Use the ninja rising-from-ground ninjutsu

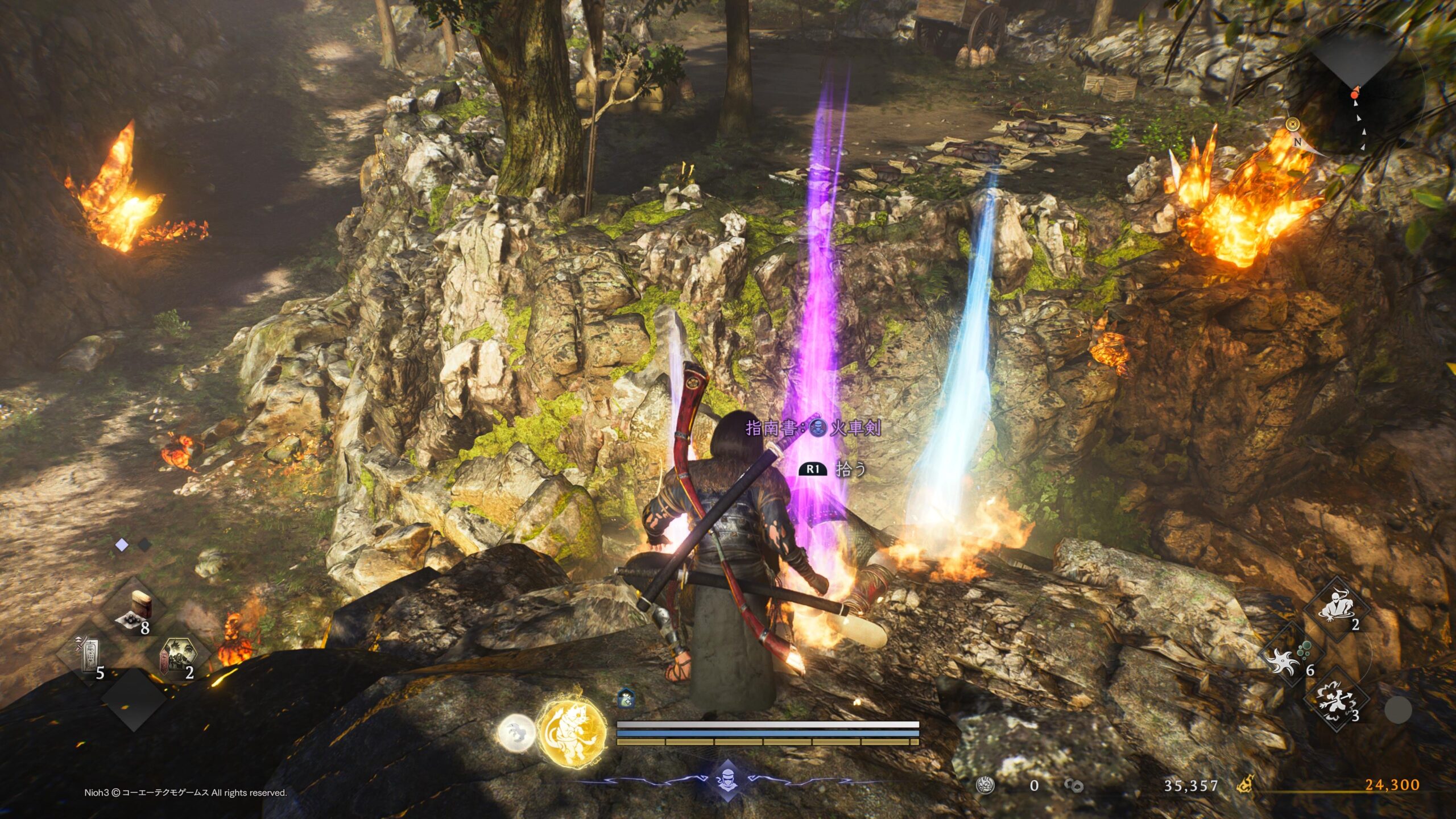coord(1337,609)
